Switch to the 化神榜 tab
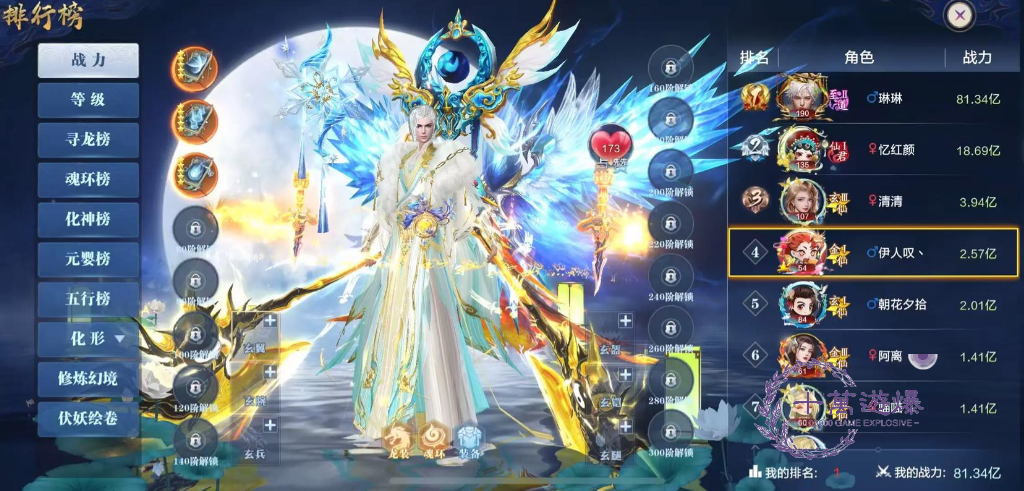1024x491 pixels. tap(88, 219)
